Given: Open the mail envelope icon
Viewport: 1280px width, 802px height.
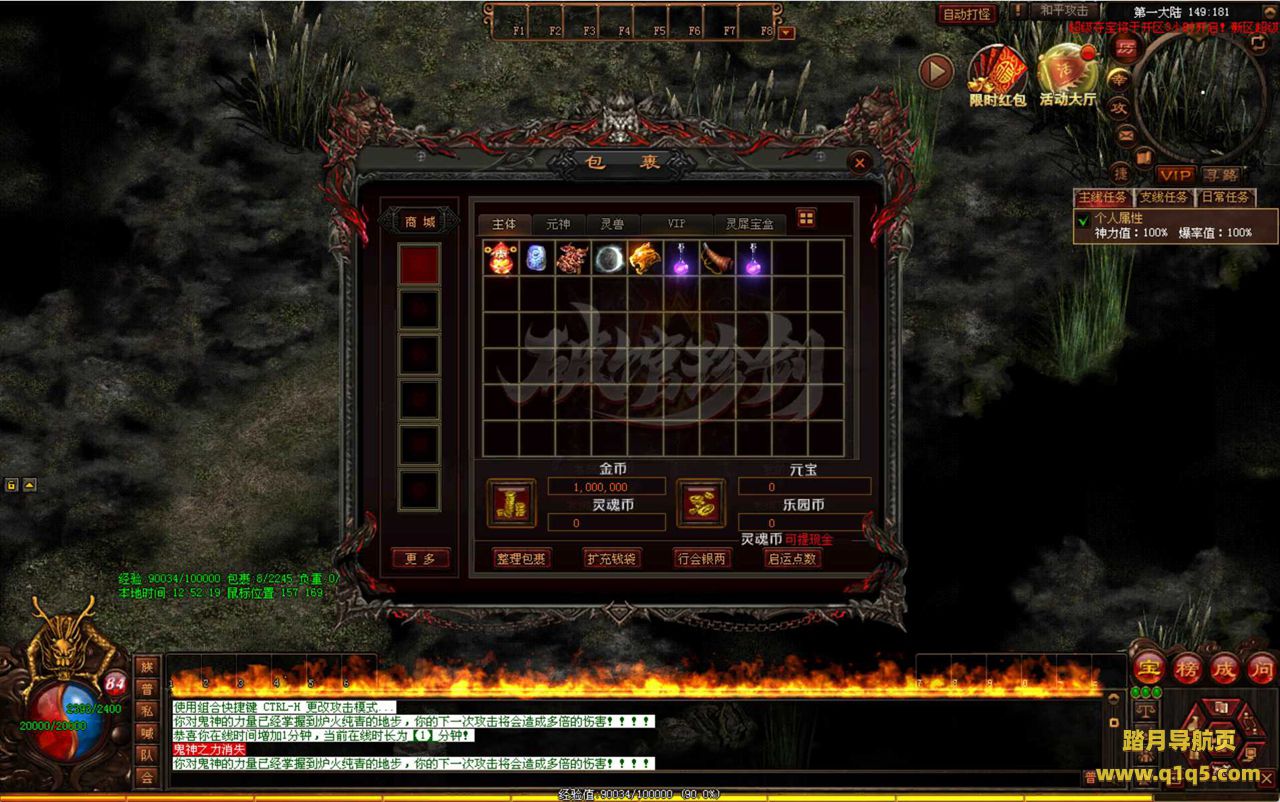Looking at the screenshot, I should 1126,134.
